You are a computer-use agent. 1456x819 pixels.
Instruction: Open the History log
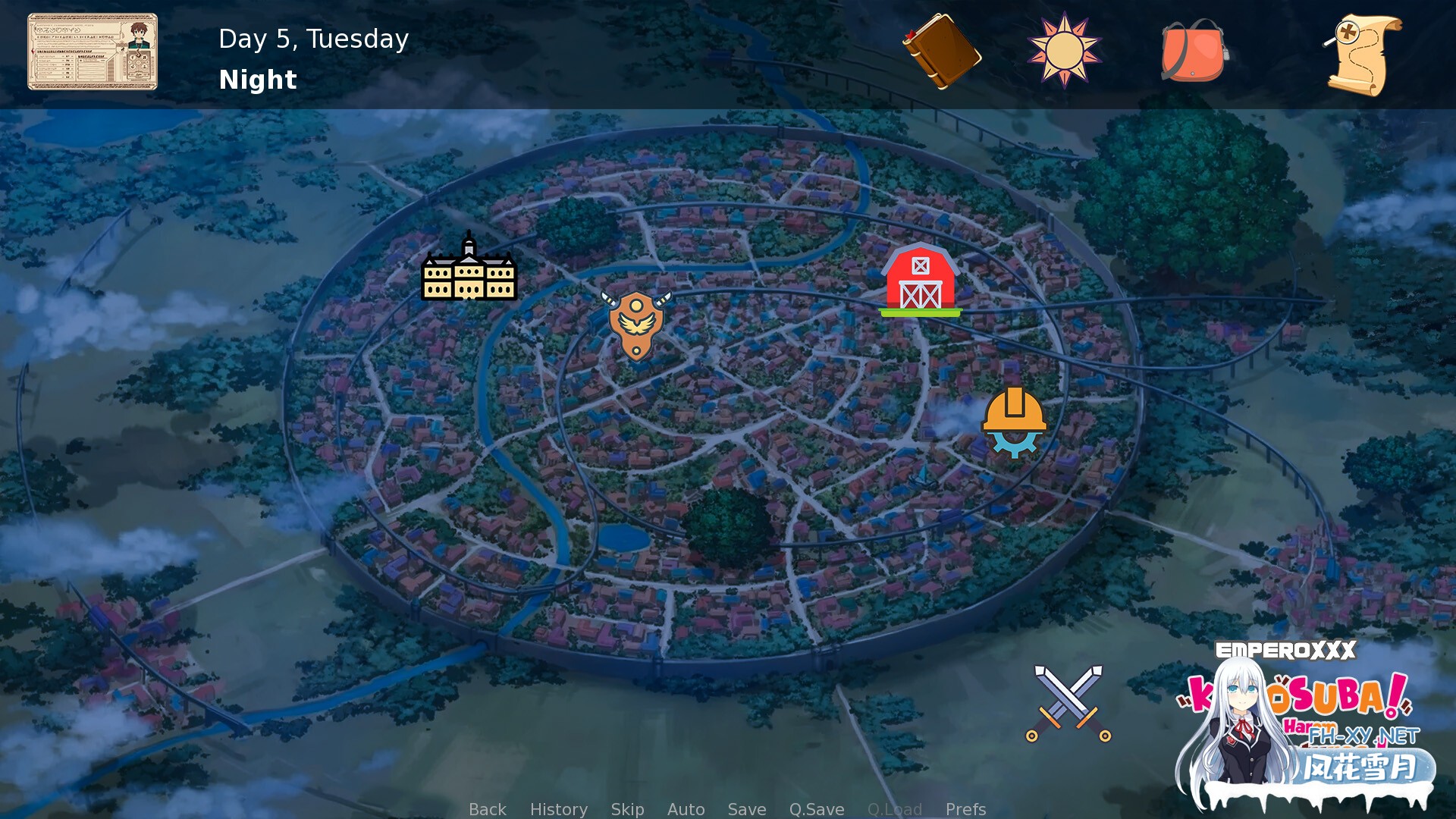558,809
